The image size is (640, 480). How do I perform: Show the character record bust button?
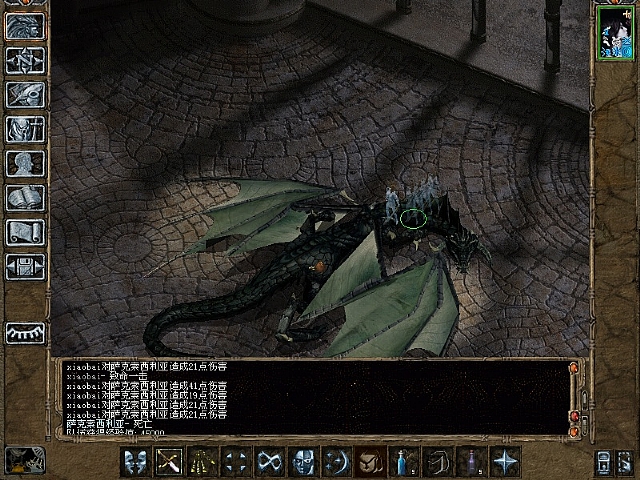24,163
